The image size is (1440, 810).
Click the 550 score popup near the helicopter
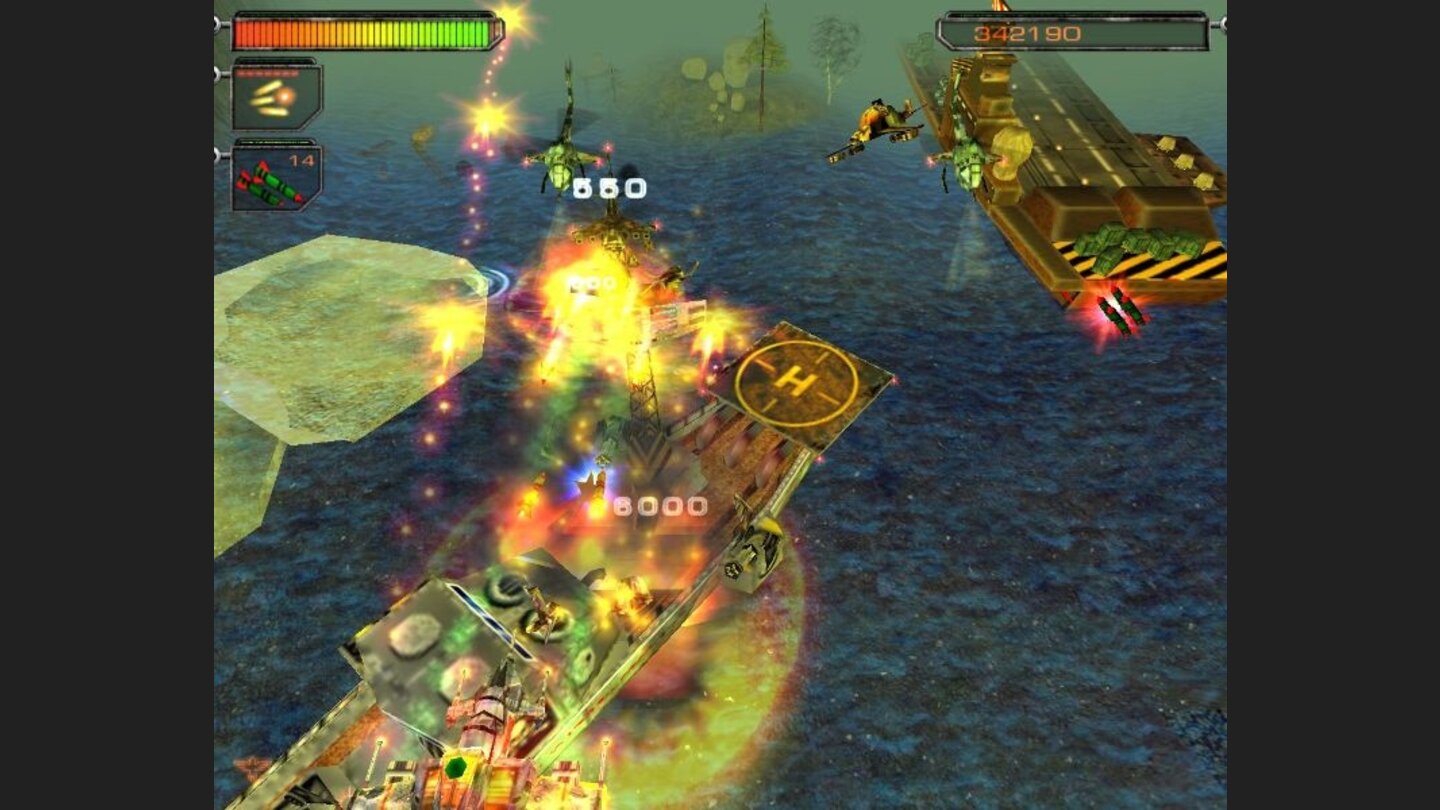(608, 185)
